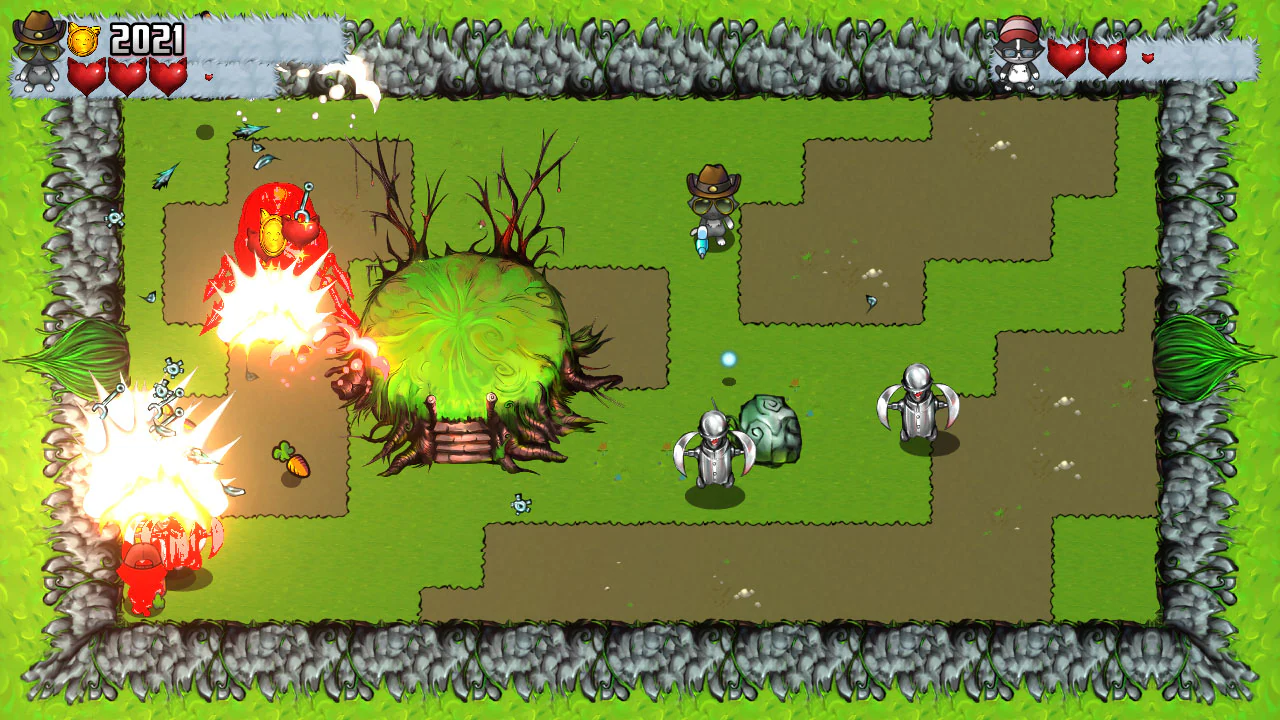The image size is (1280, 720).
Task: Click the small heart under player one's hearts
Action: coord(208,76)
